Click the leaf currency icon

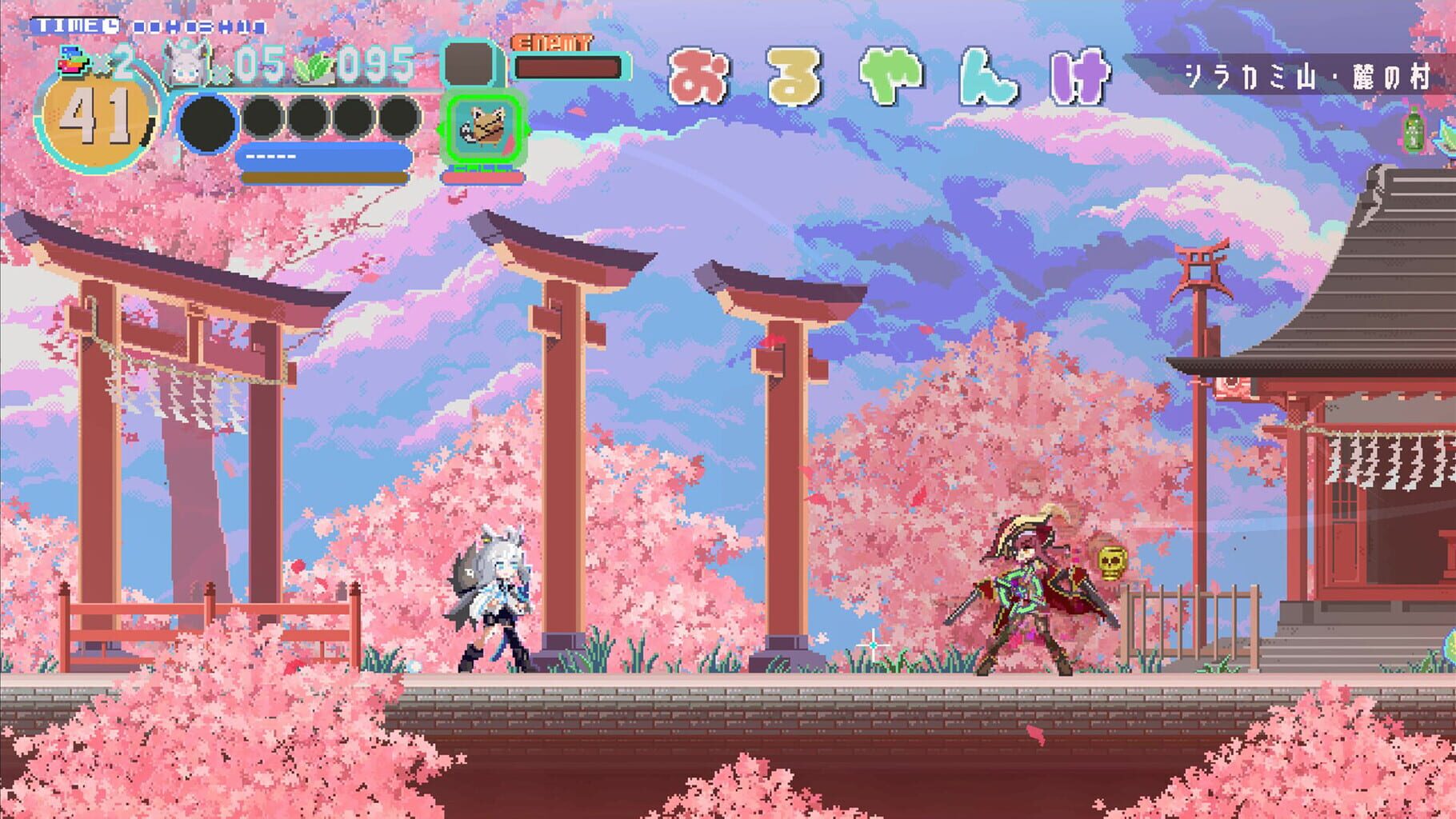314,66
